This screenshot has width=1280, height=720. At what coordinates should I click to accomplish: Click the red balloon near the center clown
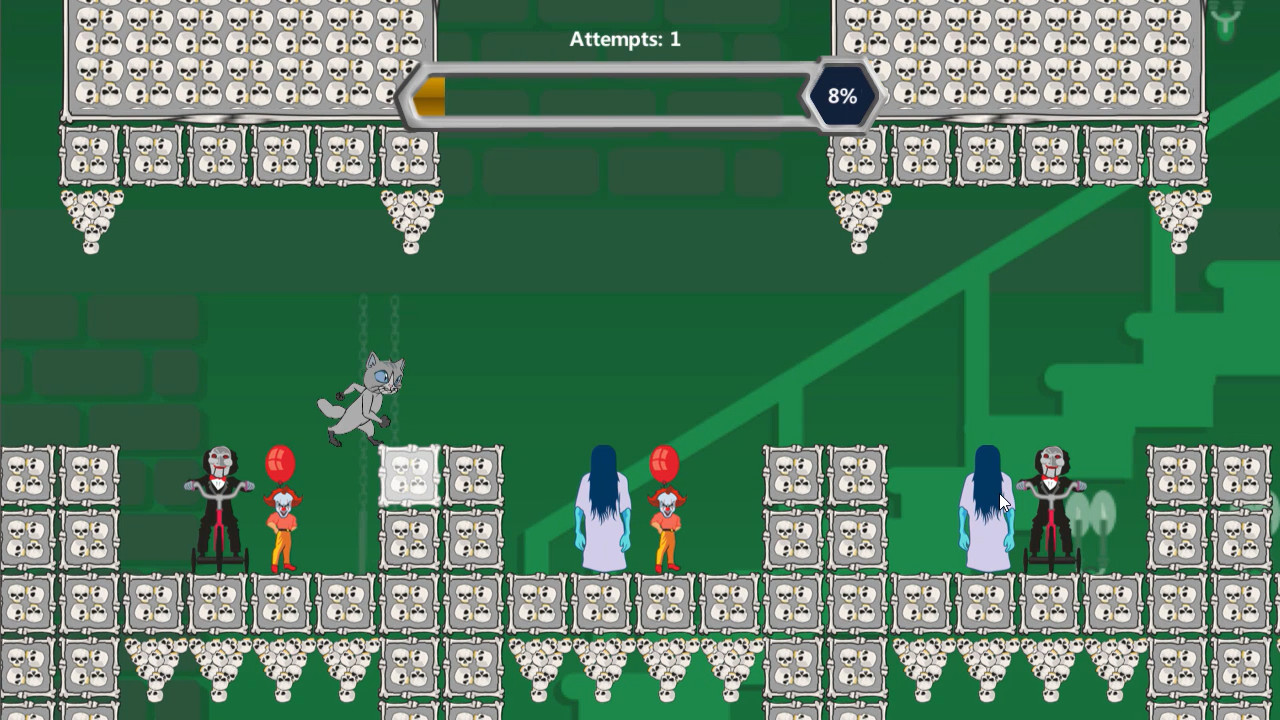pos(662,463)
